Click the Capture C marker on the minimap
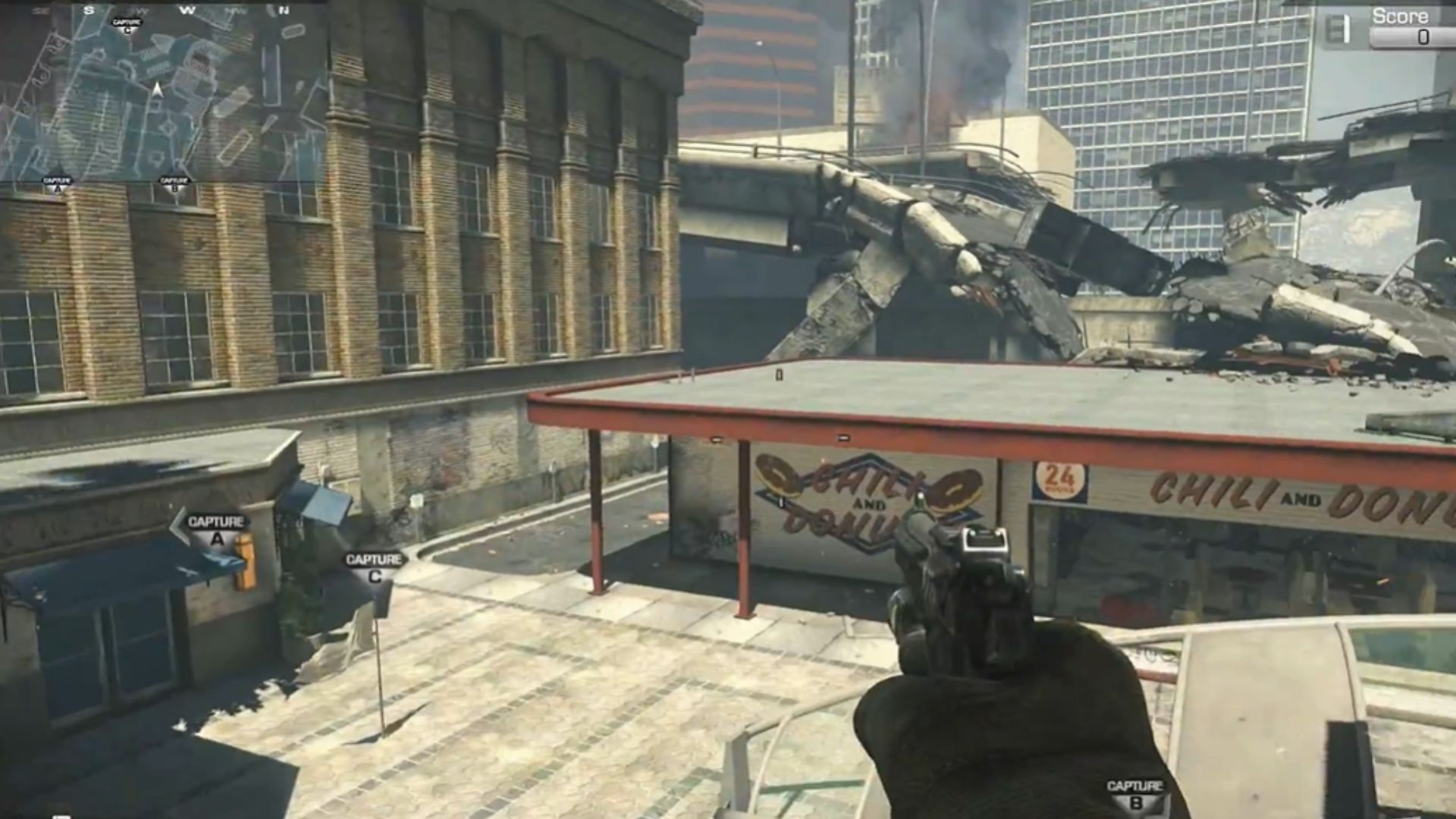The image size is (1456, 819). [127, 25]
